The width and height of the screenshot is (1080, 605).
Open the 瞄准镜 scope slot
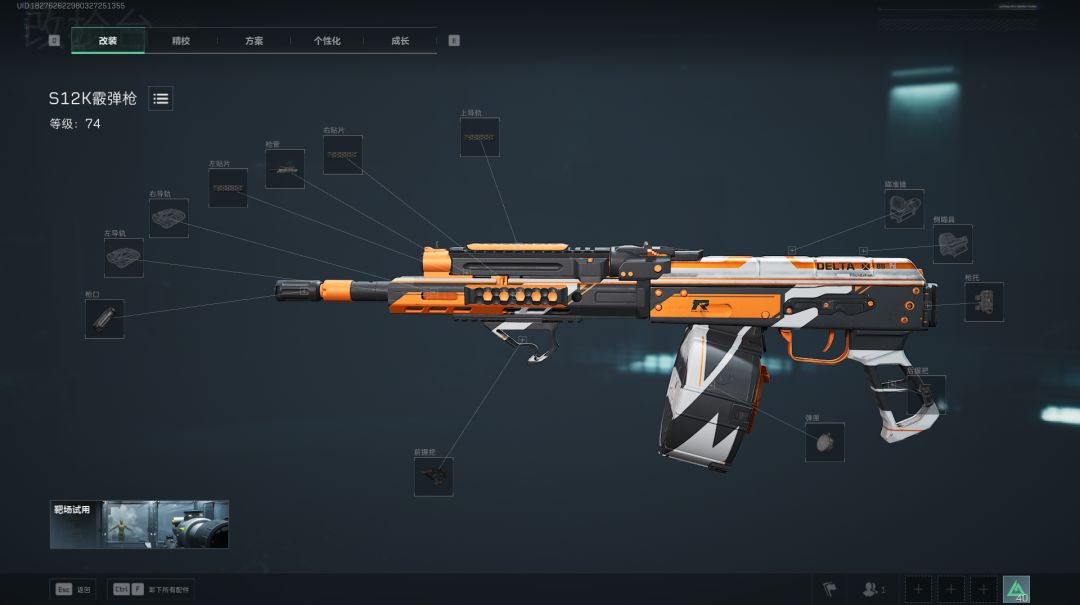pyautogui.click(x=904, y=208)
